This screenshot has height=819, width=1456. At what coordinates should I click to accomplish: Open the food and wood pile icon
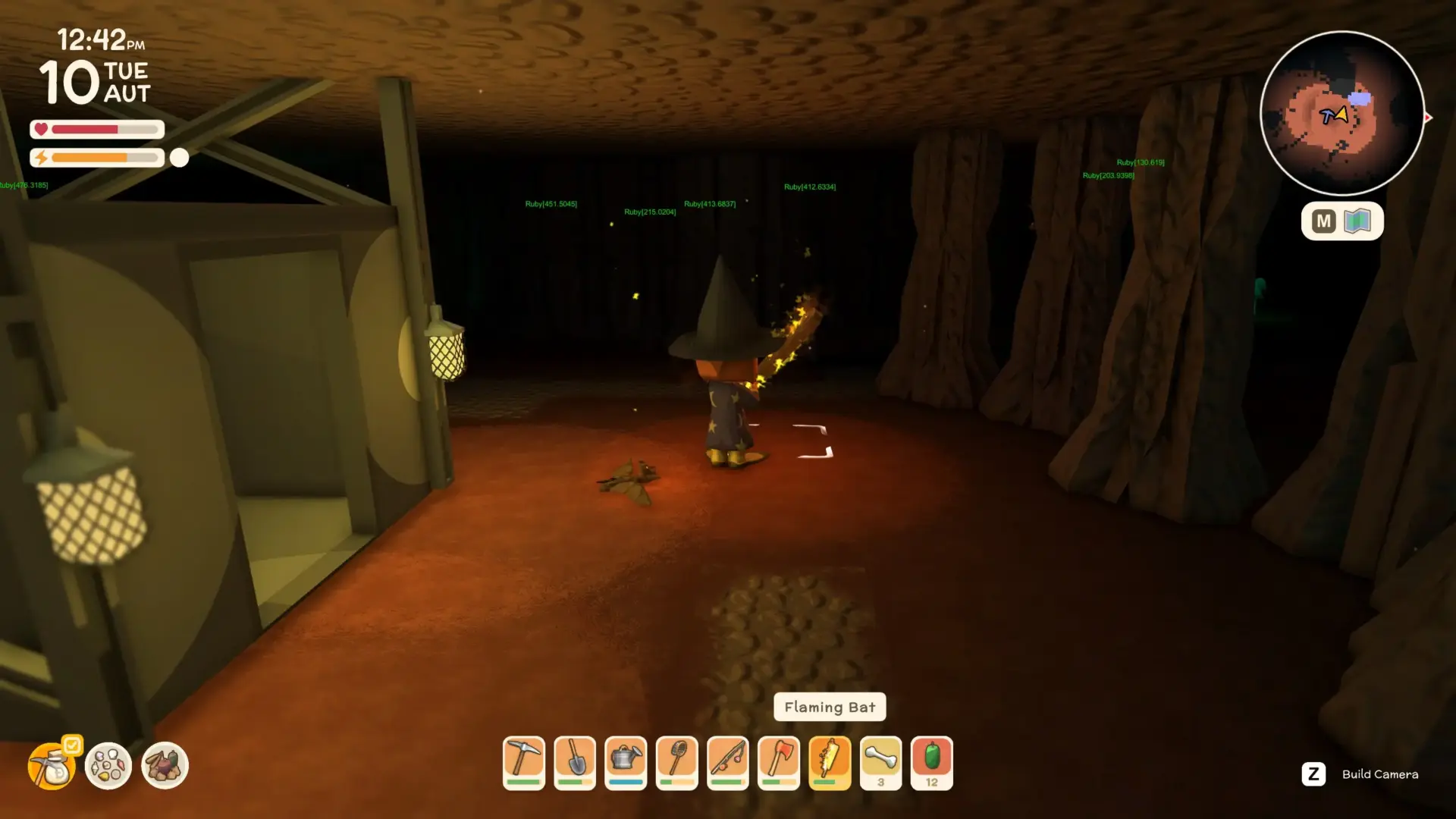point(165,765)
